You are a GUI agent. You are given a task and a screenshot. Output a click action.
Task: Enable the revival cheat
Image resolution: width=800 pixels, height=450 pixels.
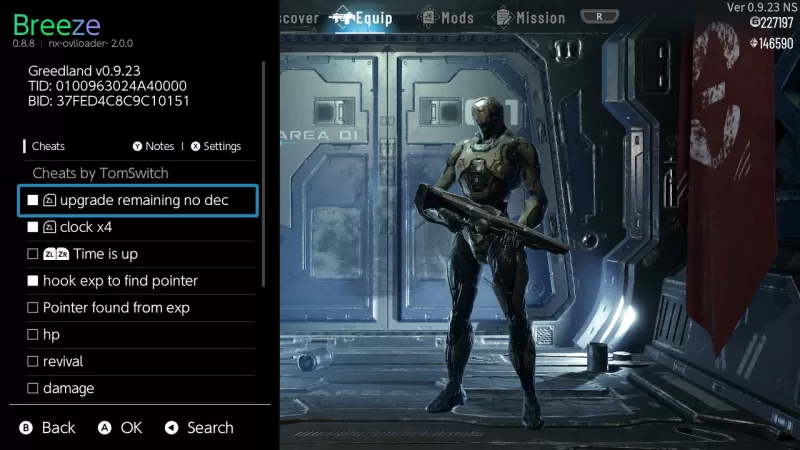click(x=138, y=361)
